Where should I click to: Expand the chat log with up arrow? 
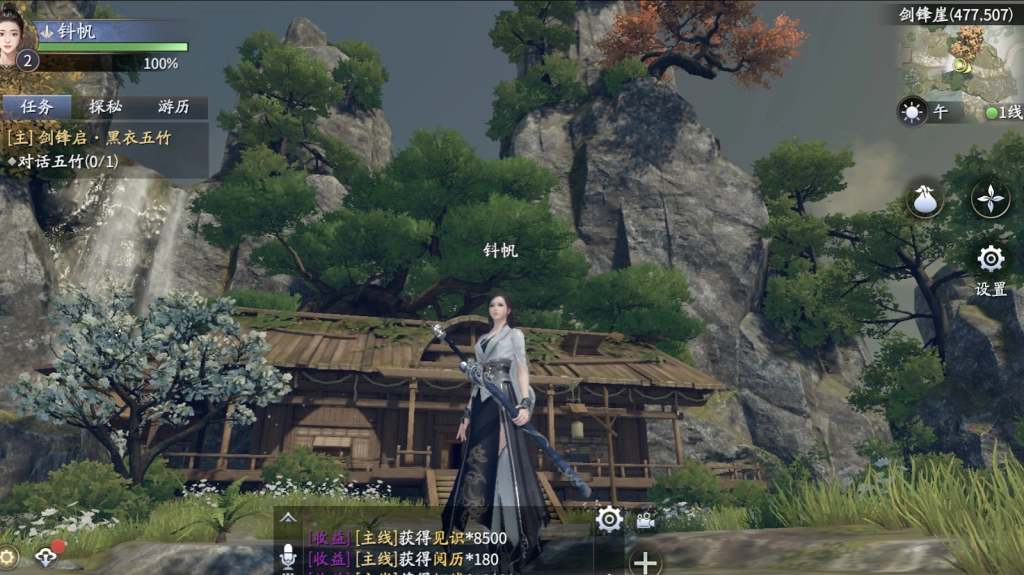288,518
